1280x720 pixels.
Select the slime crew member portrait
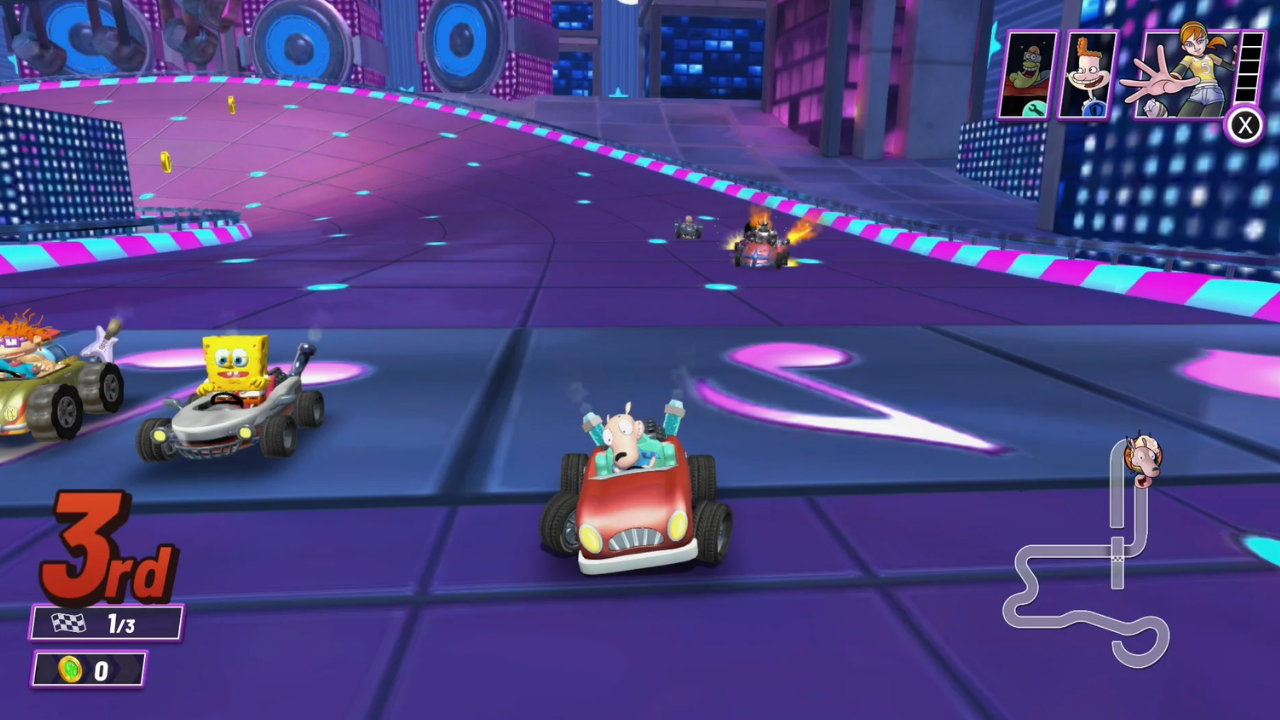click(x=1031, y=72)
